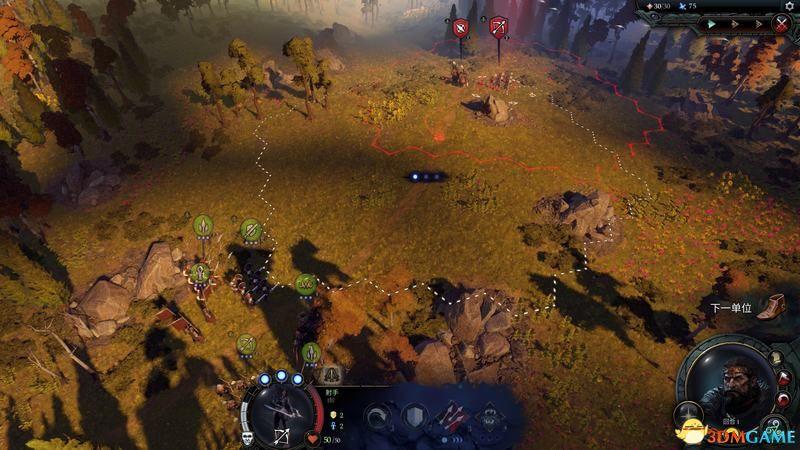The width and height of the screenshot is (800, 450).
Task: Open the settings gear icon
Action: click(788, 6)
